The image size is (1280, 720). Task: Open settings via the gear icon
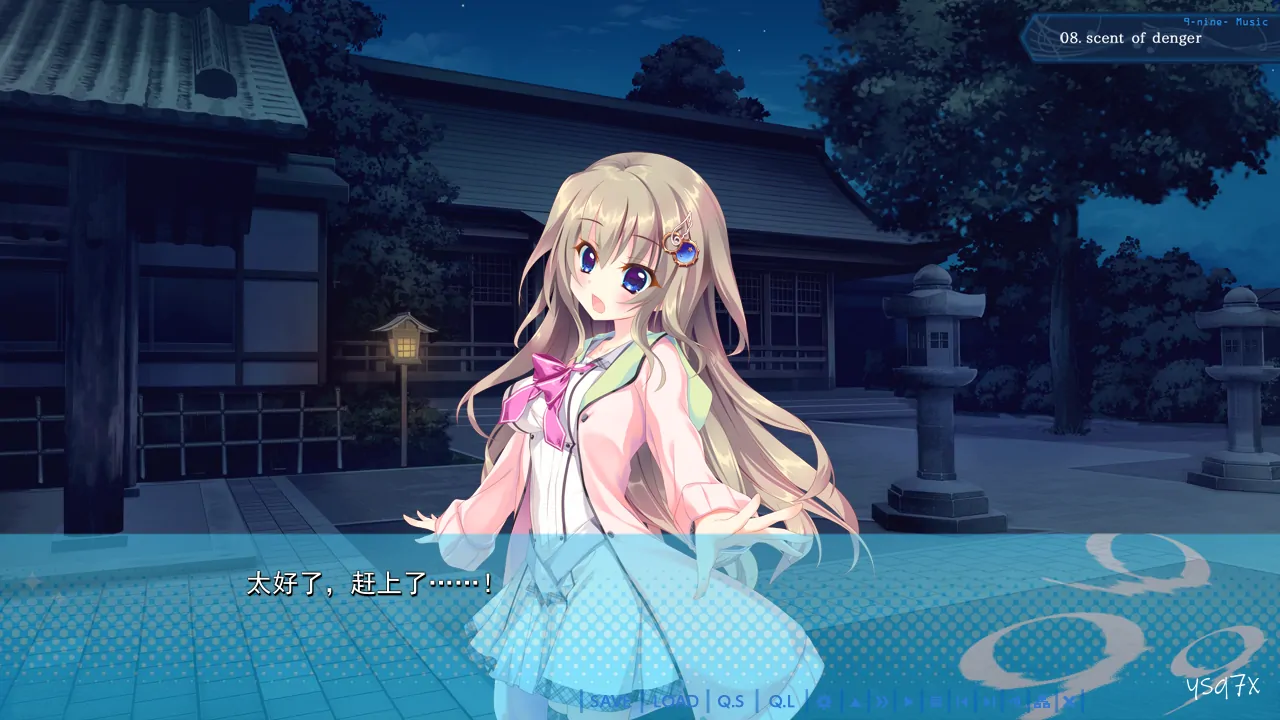[x=825, y=701]
